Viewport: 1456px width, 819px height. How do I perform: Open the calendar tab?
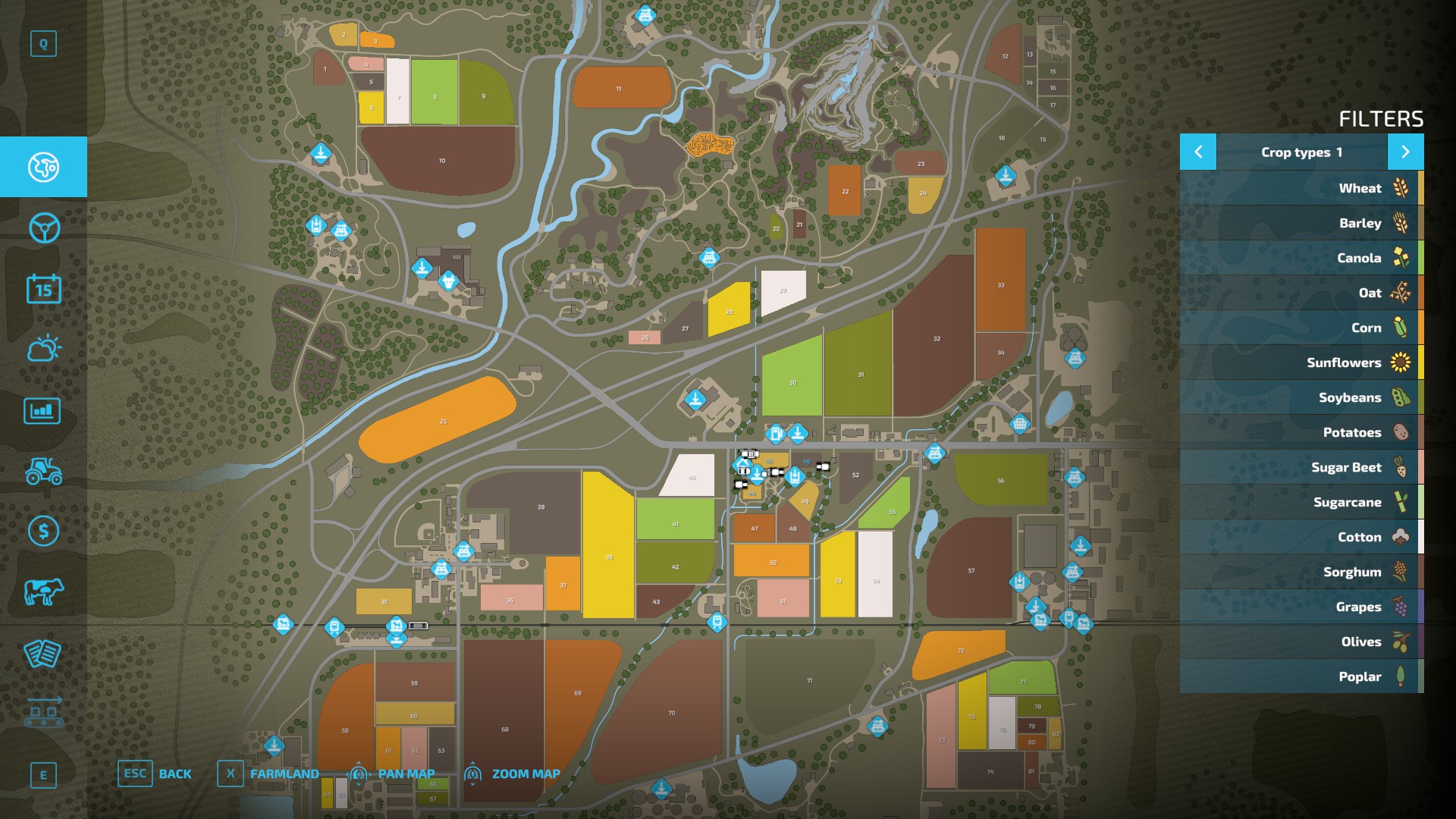click(x=43, y=289)
